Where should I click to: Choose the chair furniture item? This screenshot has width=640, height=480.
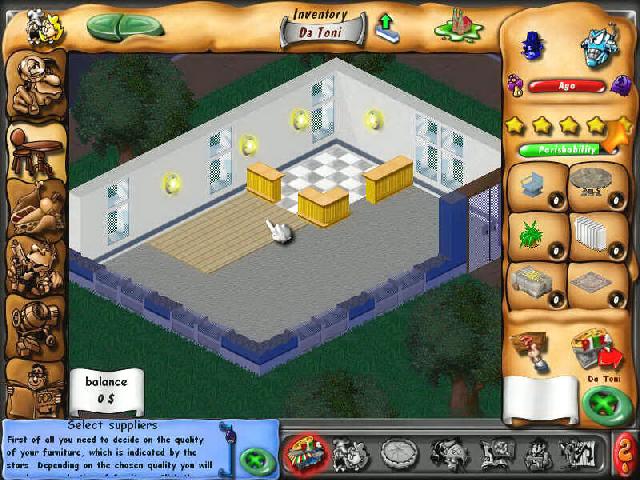(x=534, y=186)
